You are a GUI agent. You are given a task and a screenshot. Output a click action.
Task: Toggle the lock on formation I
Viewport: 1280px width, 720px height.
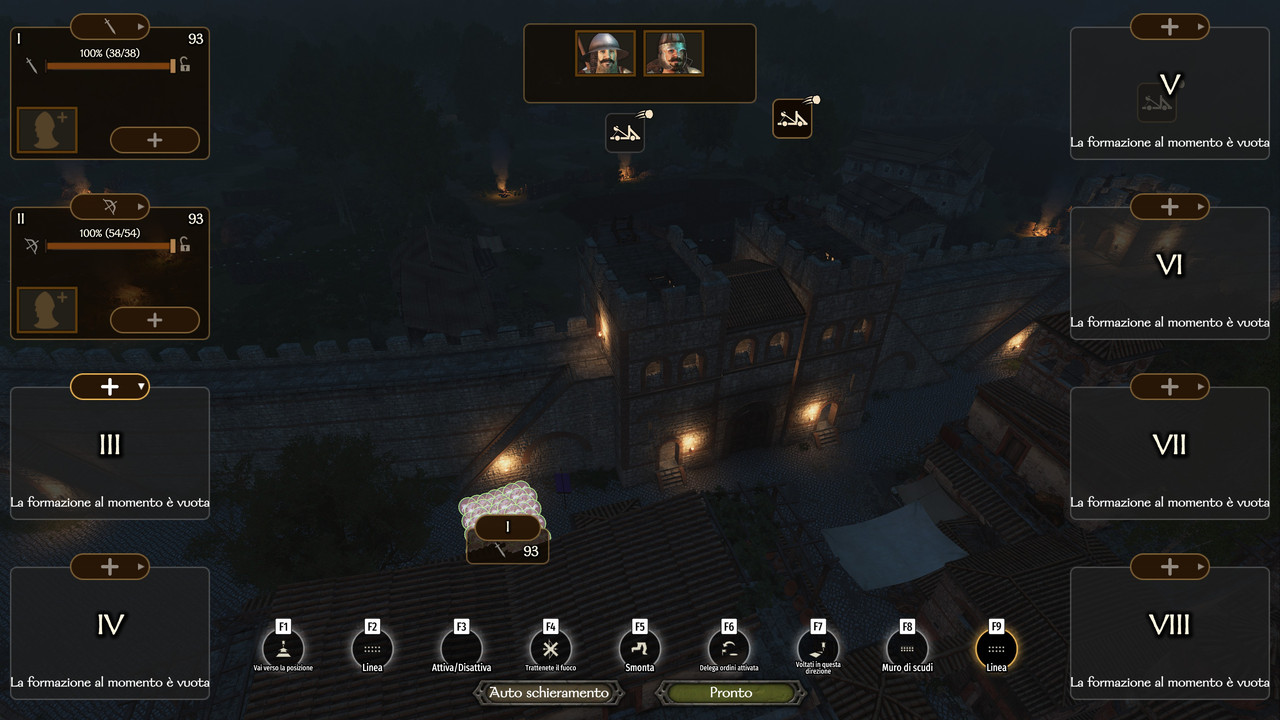click(185, 65)
